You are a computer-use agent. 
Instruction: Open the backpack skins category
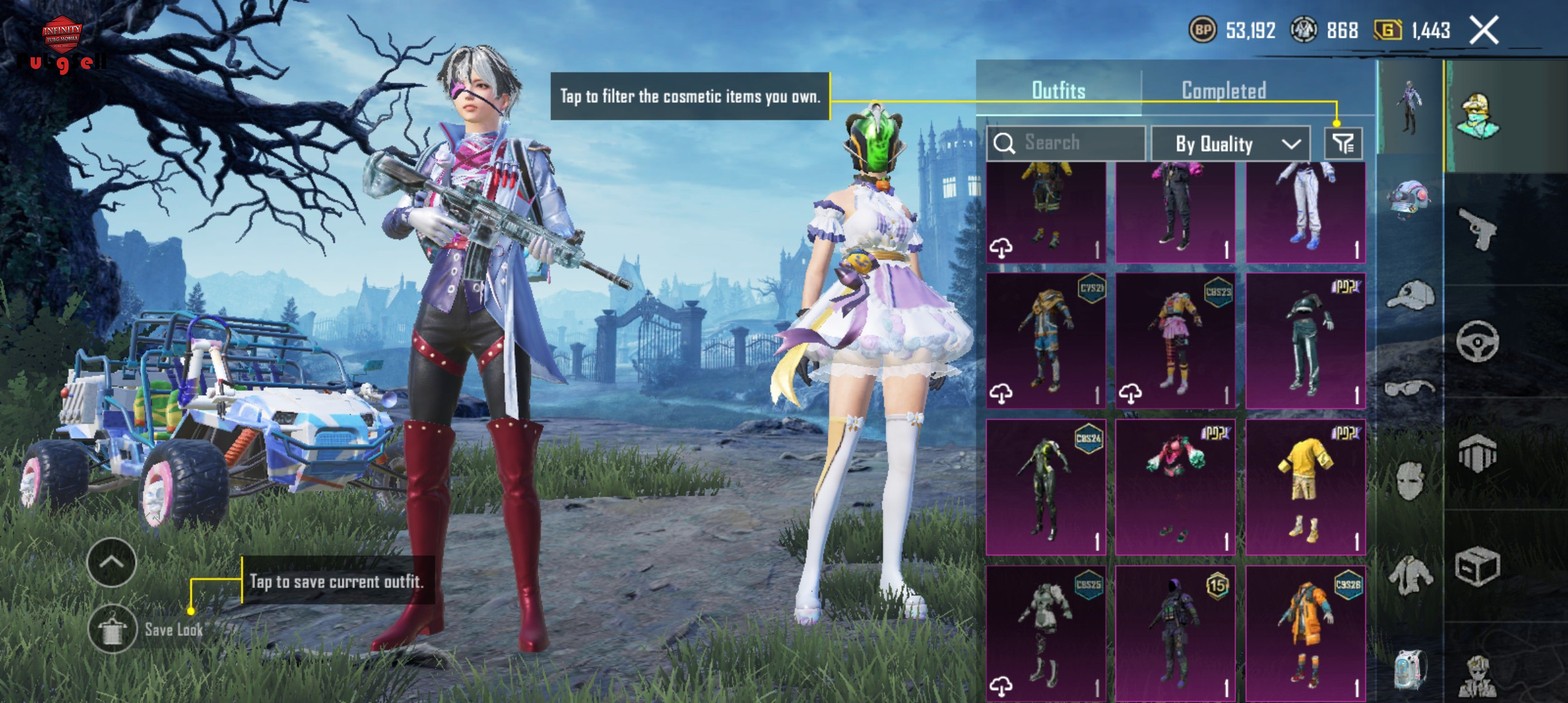pyautogui.click(x=1410, y=669)
